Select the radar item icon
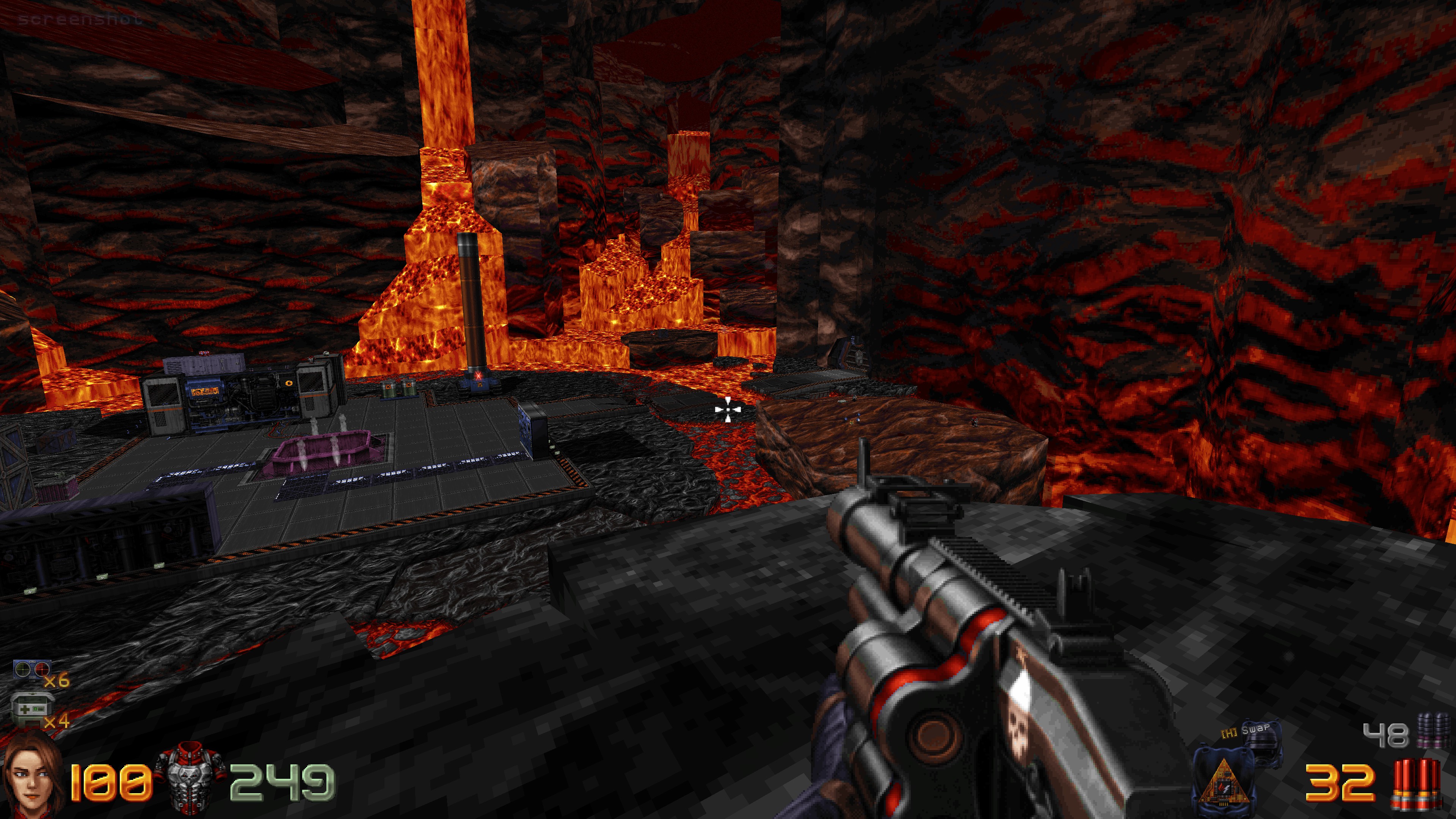 point(31,670)
